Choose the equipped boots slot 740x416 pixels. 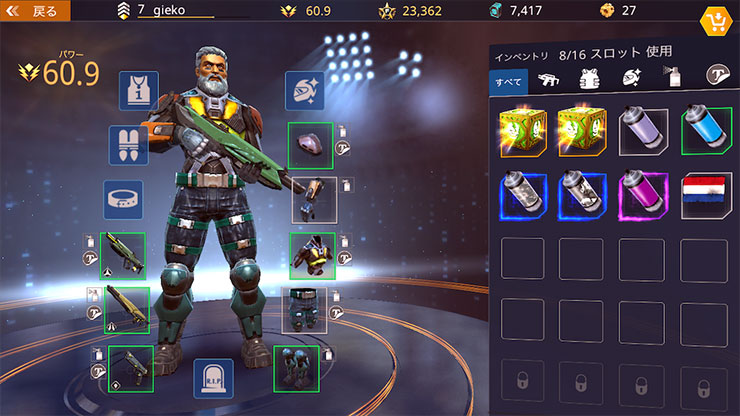pyautogui.click(x=296, y=367)
